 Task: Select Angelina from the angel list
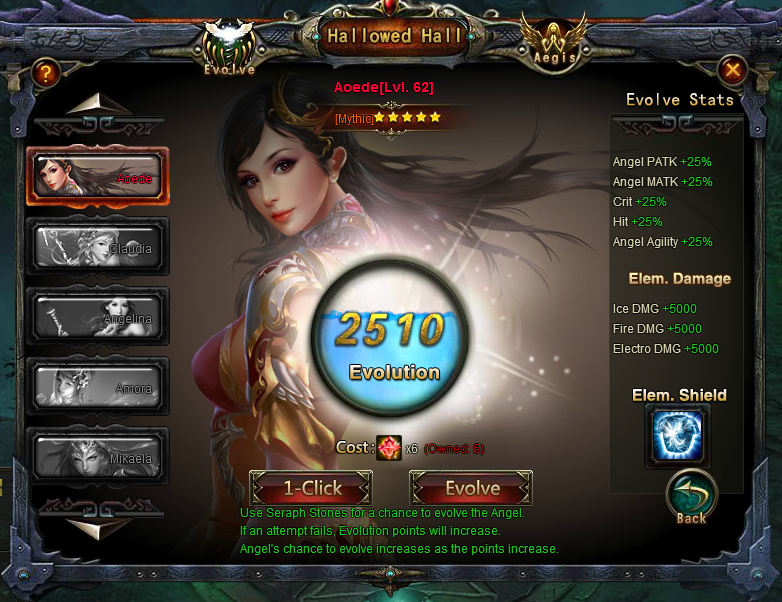[98, 316]
